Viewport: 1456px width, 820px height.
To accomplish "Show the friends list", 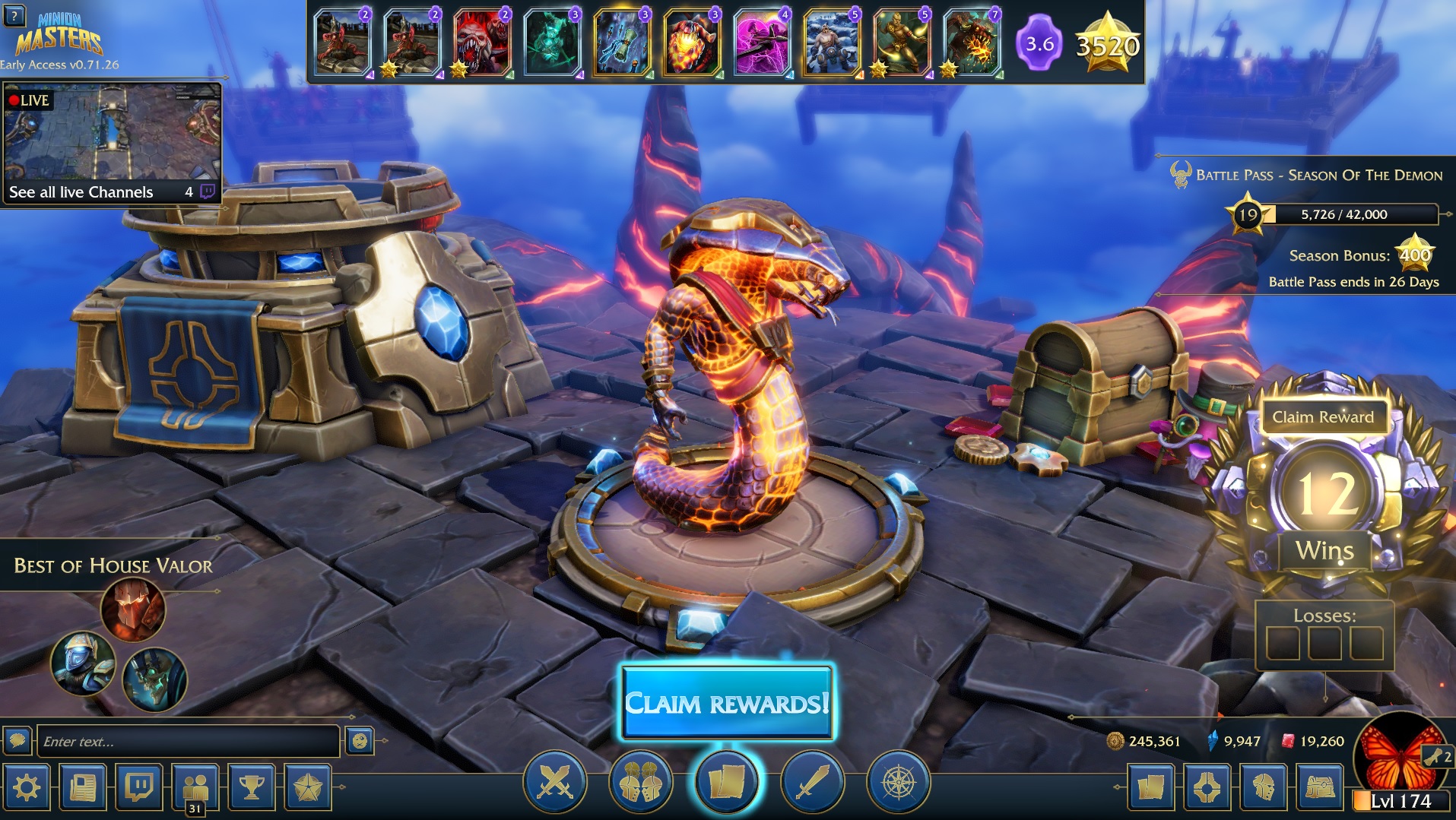I will click(195, 787).
